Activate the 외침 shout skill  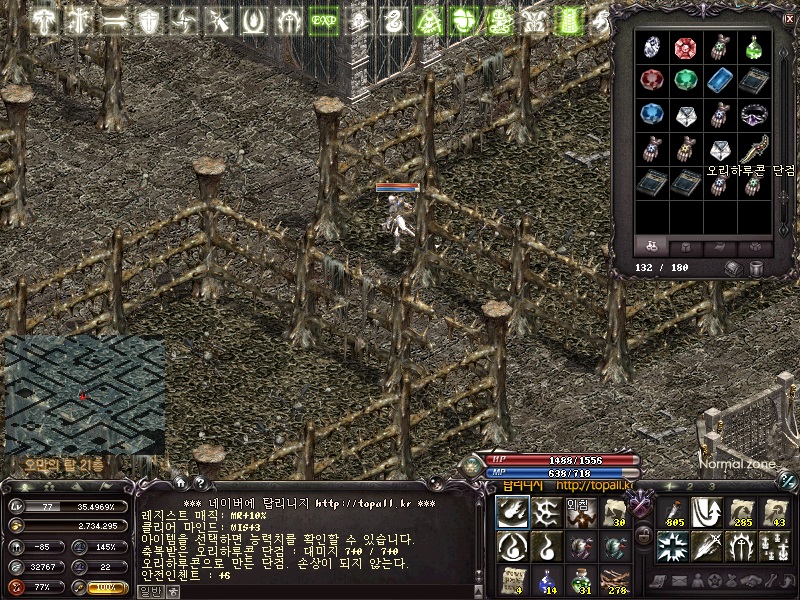[580, 512]
